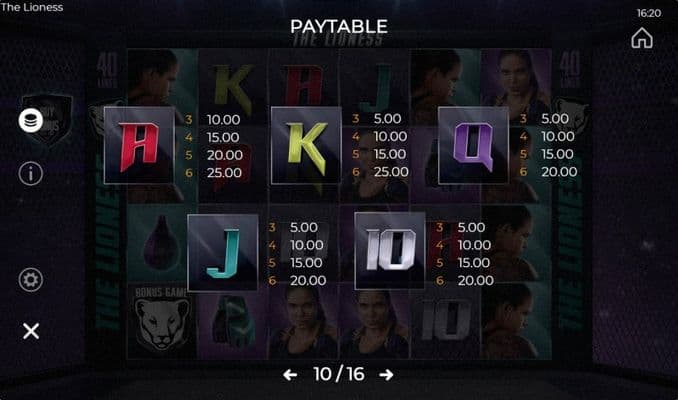Close the paytable with the X
This screenshot has height=400, width=678.
[x=31, y=331]
